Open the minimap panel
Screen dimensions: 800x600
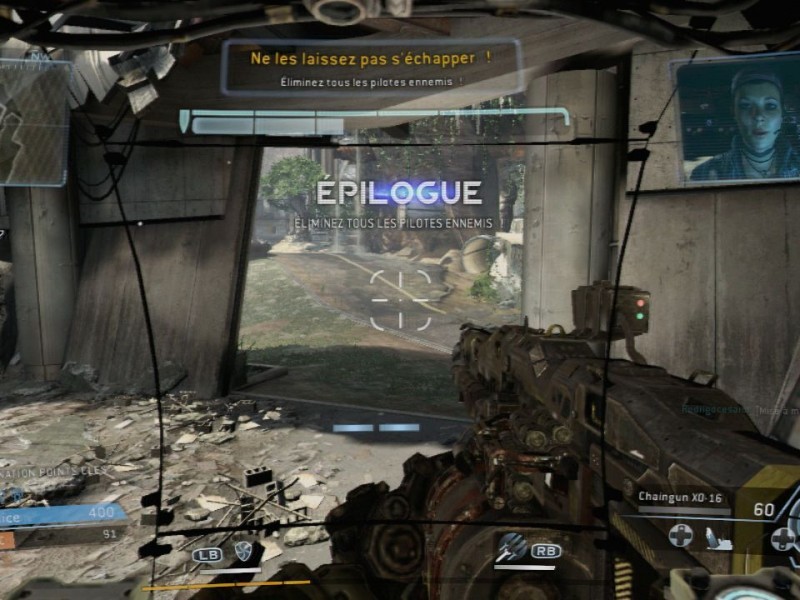pyautogui.click(x=33, y=122)
